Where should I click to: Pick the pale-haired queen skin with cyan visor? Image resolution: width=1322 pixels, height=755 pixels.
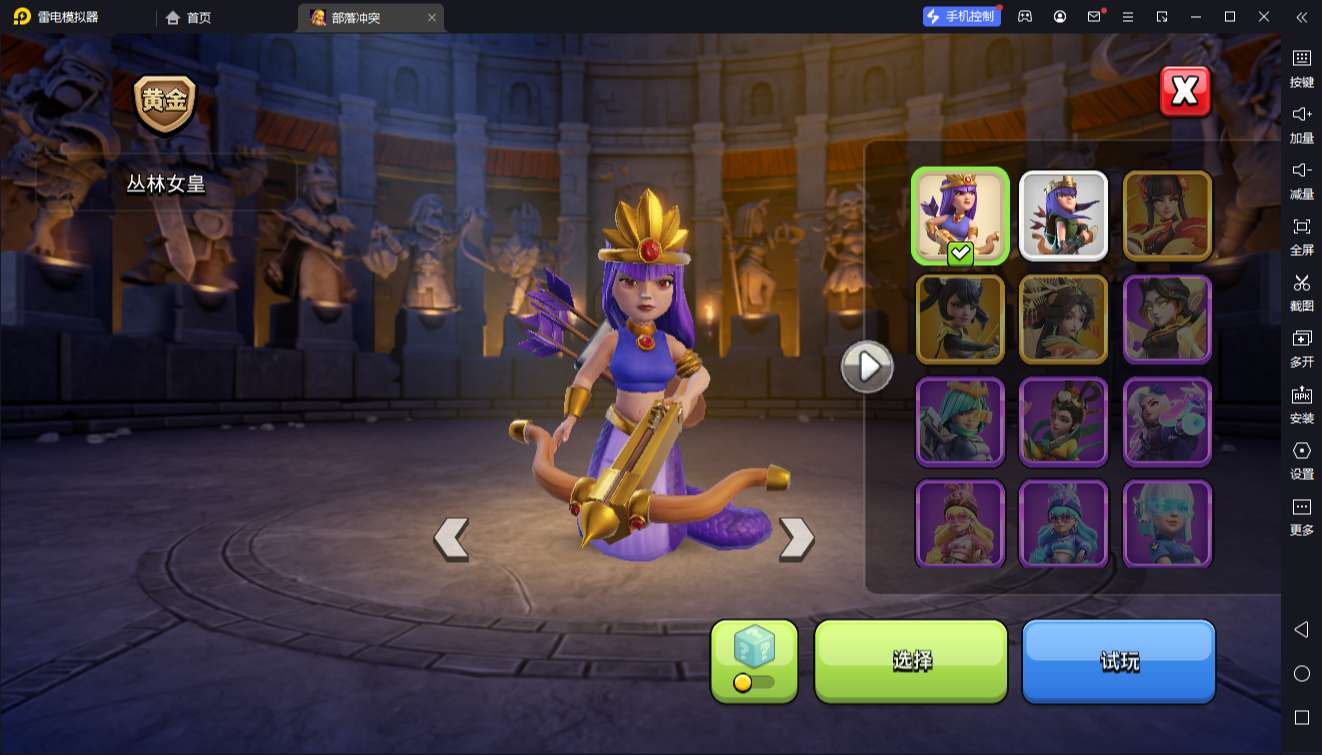coord(1167,523)
